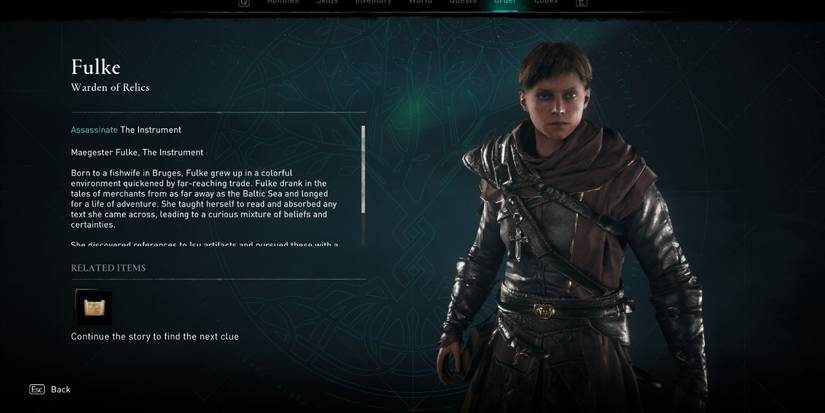Screen dimensions: 825x413
Task: Select the related clue item icon
Action: coord(94,307)
